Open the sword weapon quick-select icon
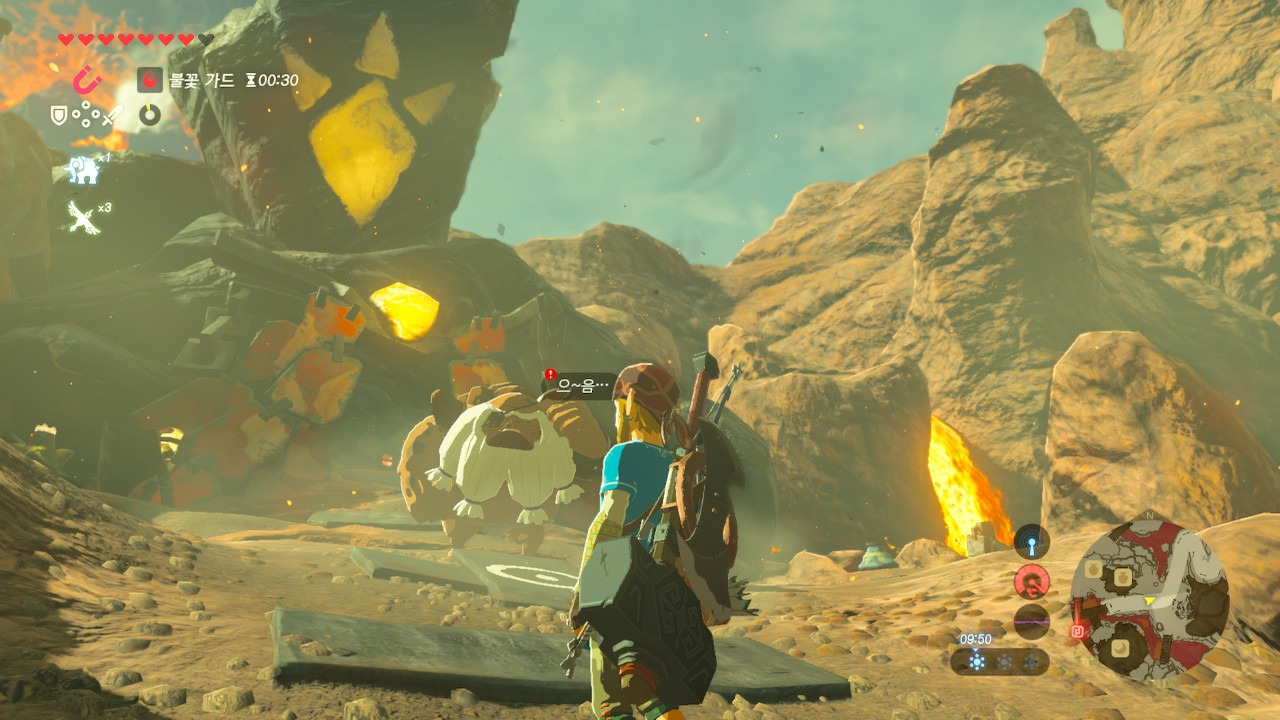The height and width of the screenshot is (720, 1280). 111,117
